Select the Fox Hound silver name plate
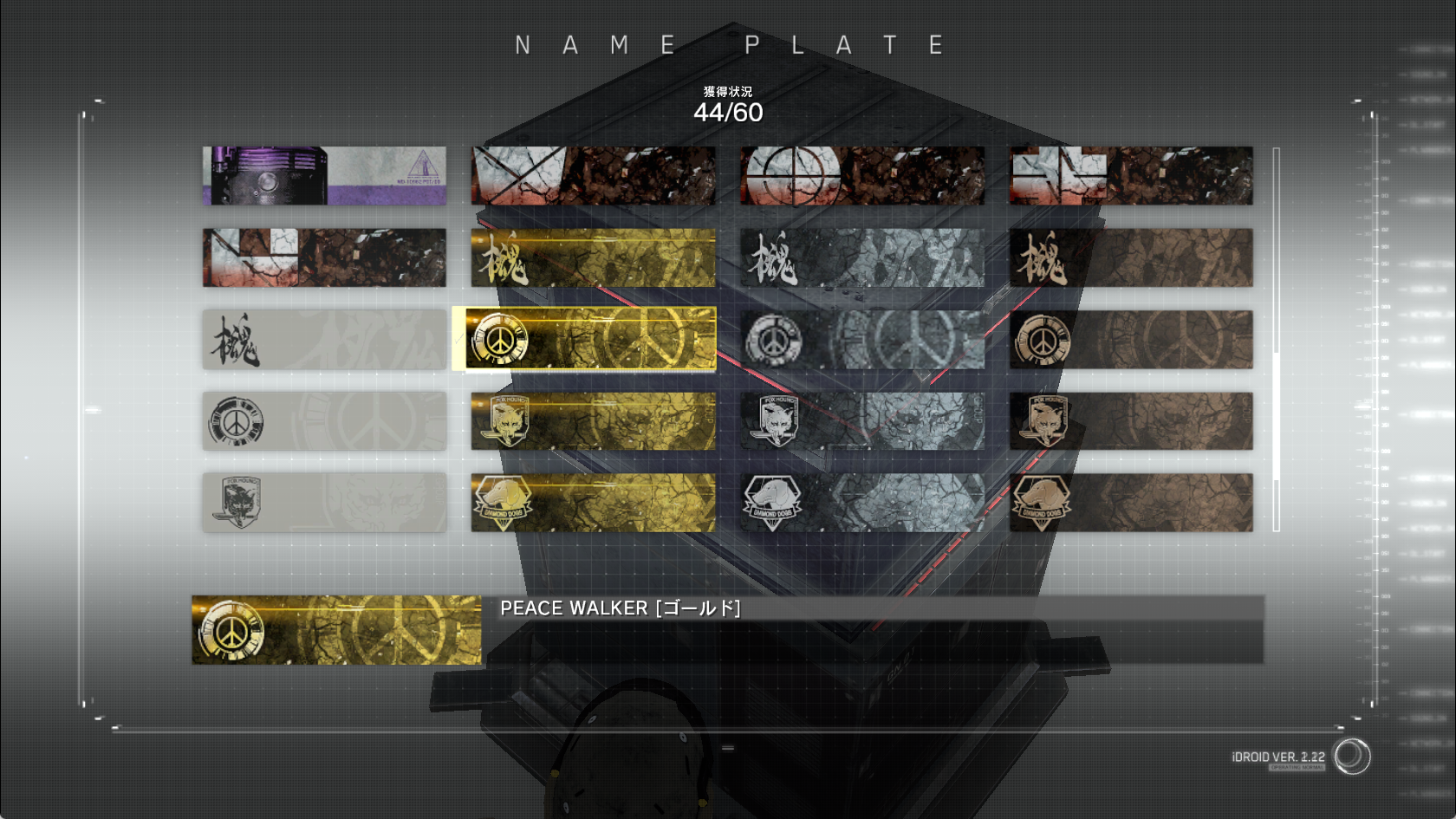1456x819 pixels. click(861, 421)
